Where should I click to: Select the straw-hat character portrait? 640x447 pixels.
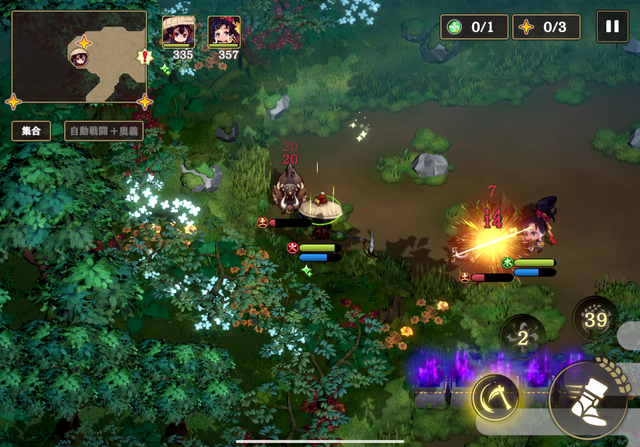tap(180, 33)
